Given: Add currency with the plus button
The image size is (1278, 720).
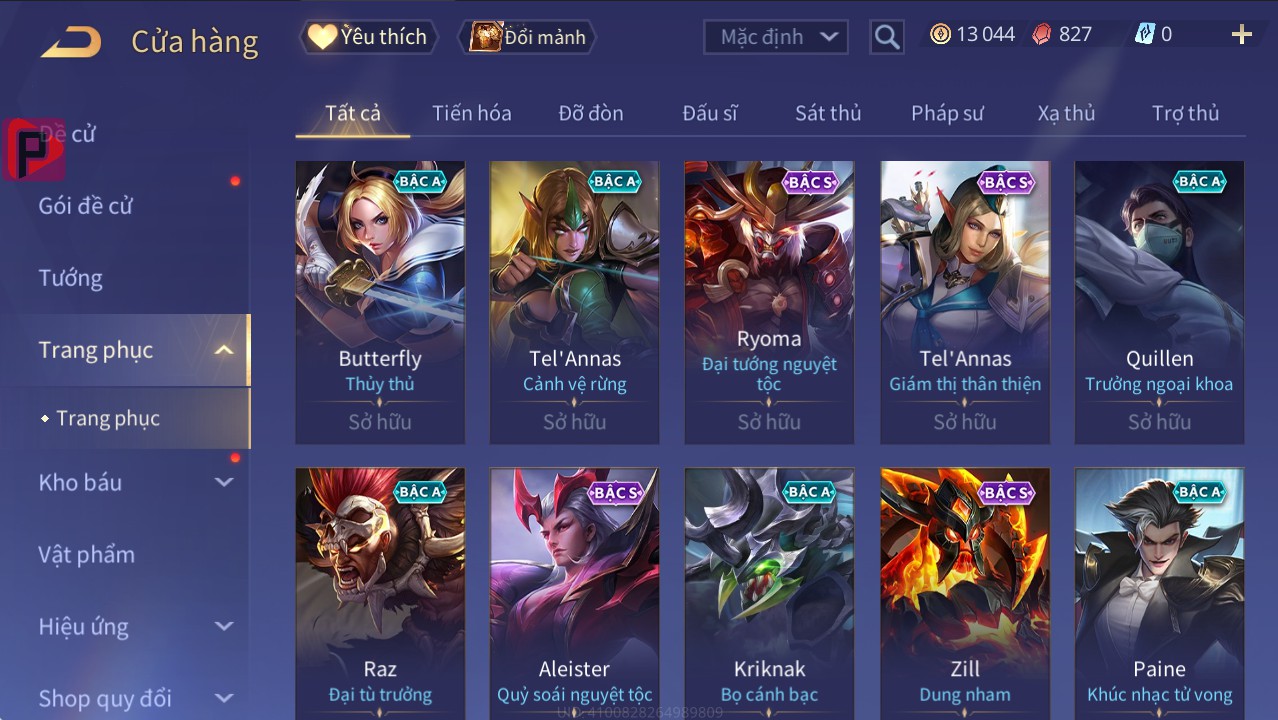Looking at the screenshot, I should (x=1241, y=35).
